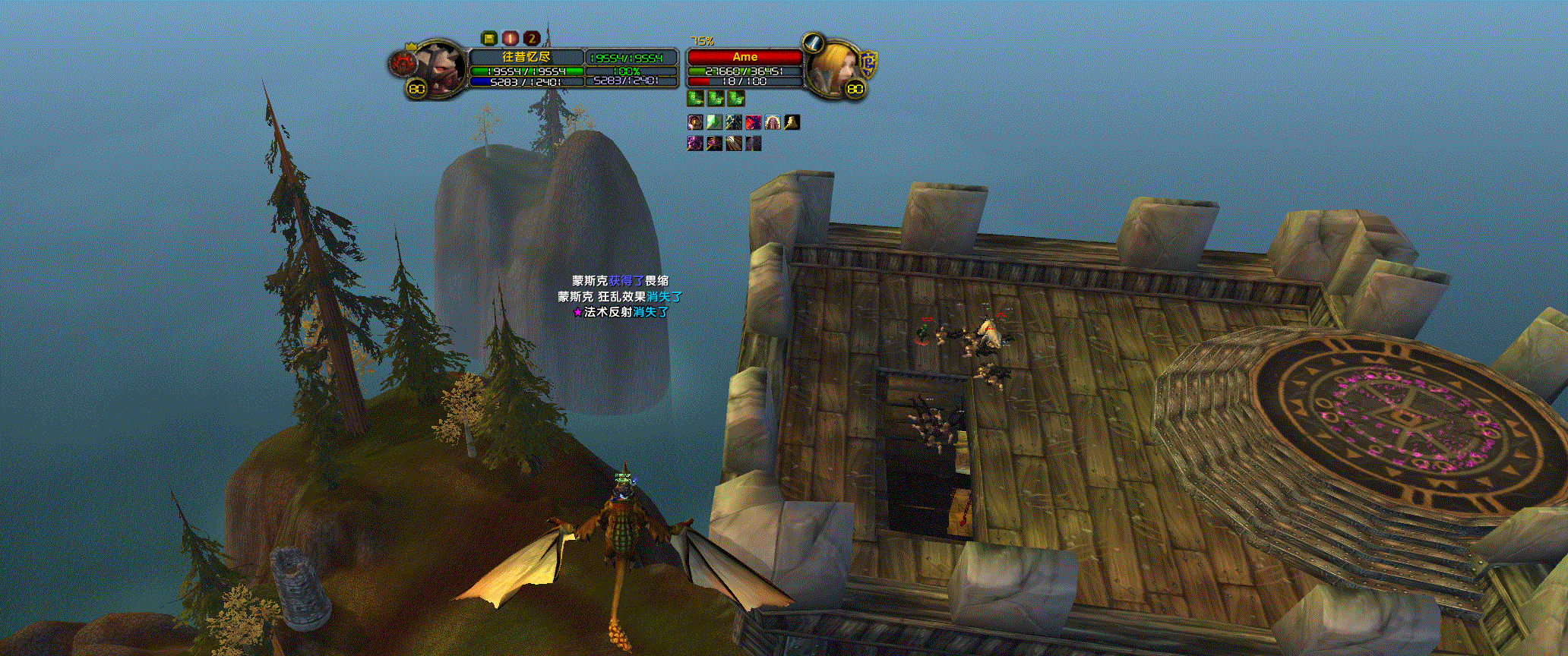Click the red Horde faction emblem
Screen dimensions: 1568x656
click(401, 65)
